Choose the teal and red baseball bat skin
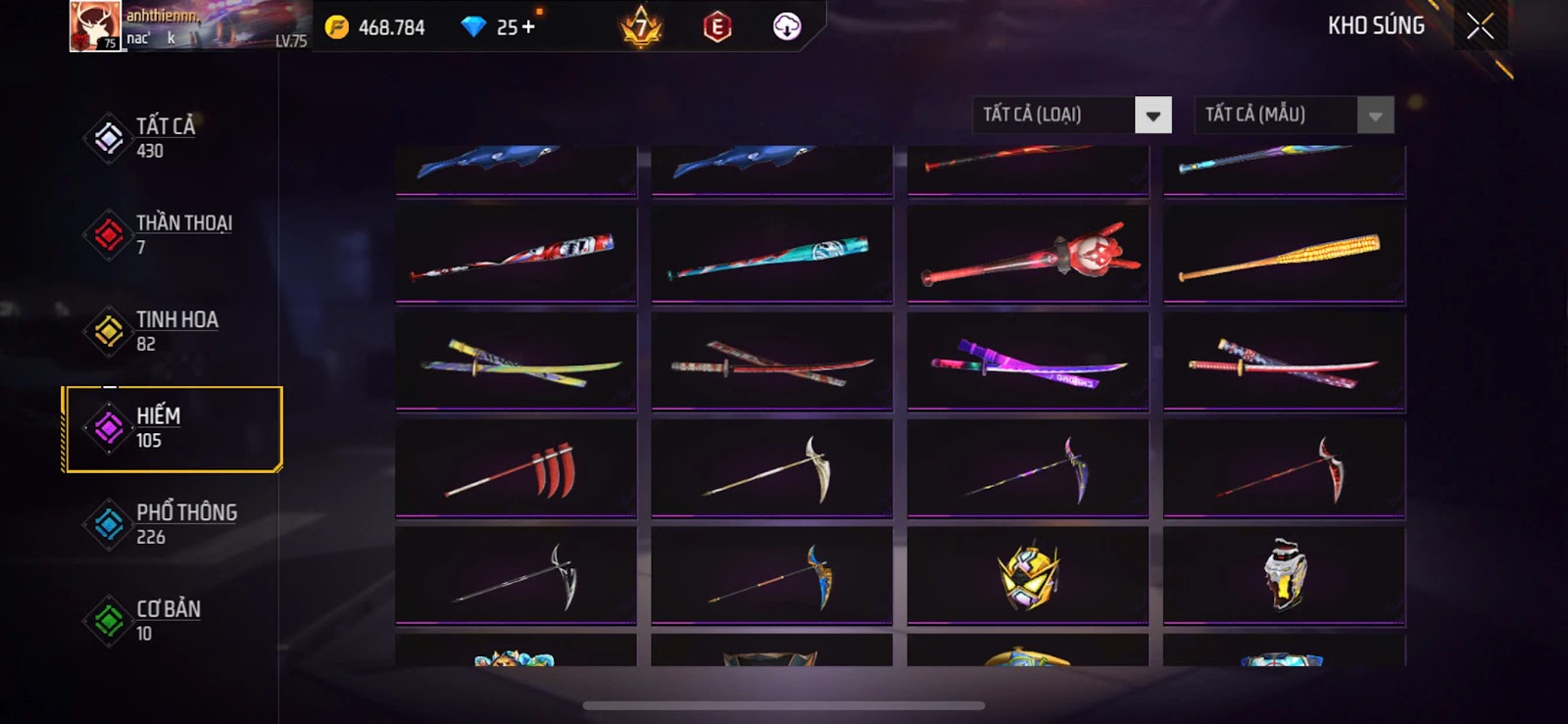This screenshot has width=1568, height=724. (x=771, y=256)
